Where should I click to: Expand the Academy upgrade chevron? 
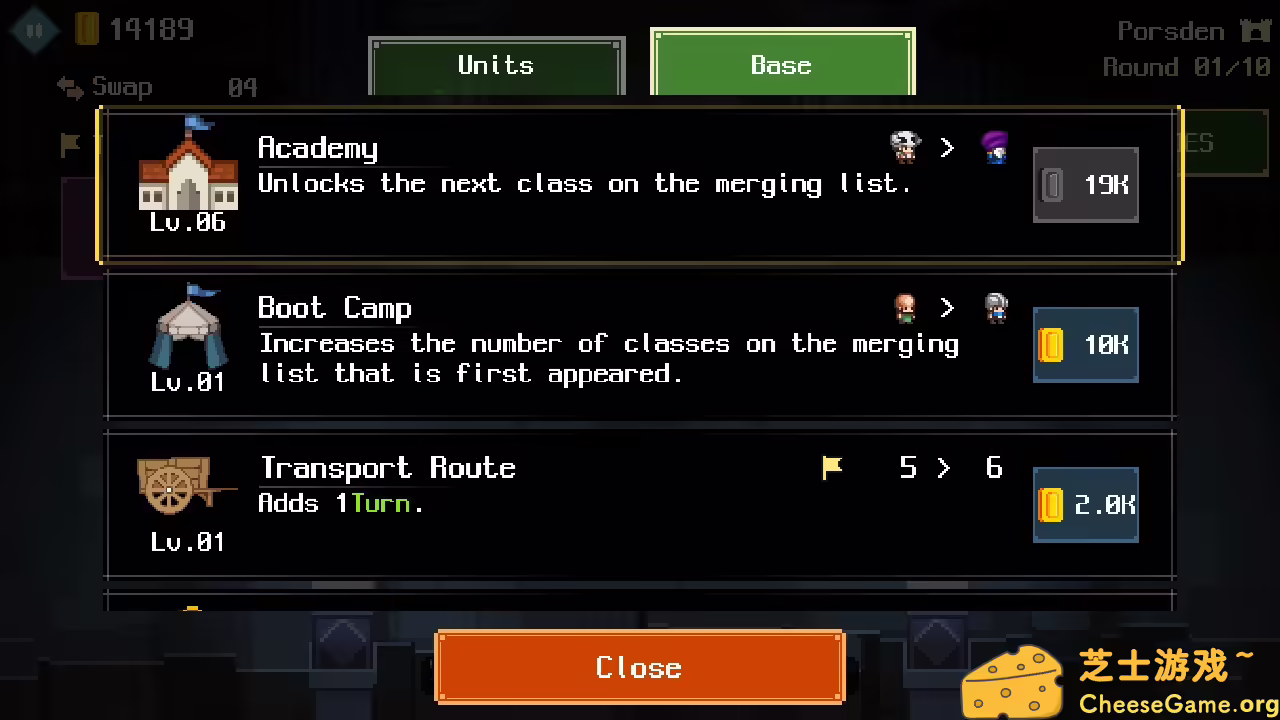pyautogui.click(x=946, y=147)
